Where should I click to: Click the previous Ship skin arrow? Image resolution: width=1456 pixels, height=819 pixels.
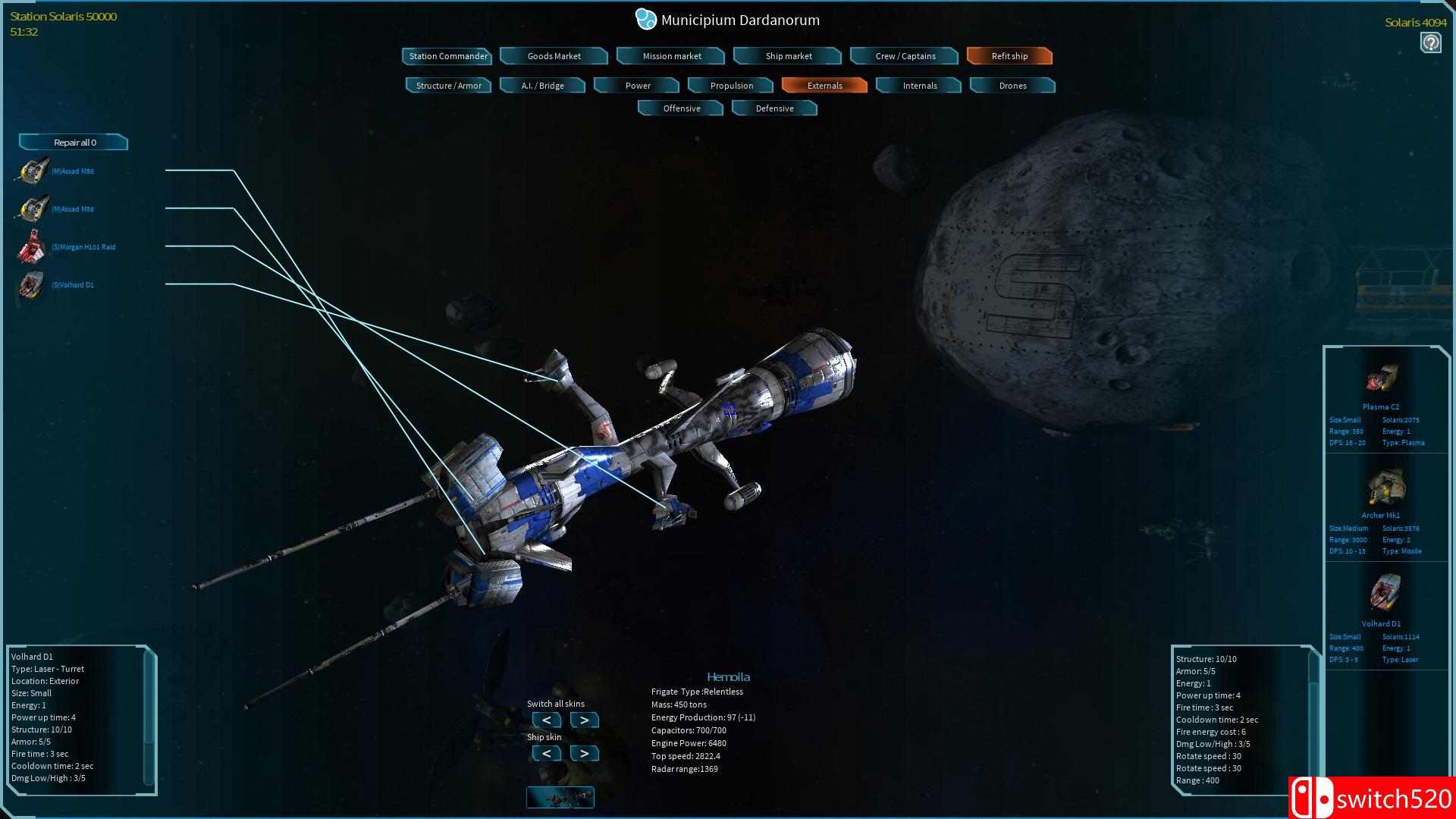click(x=546, y=753)
